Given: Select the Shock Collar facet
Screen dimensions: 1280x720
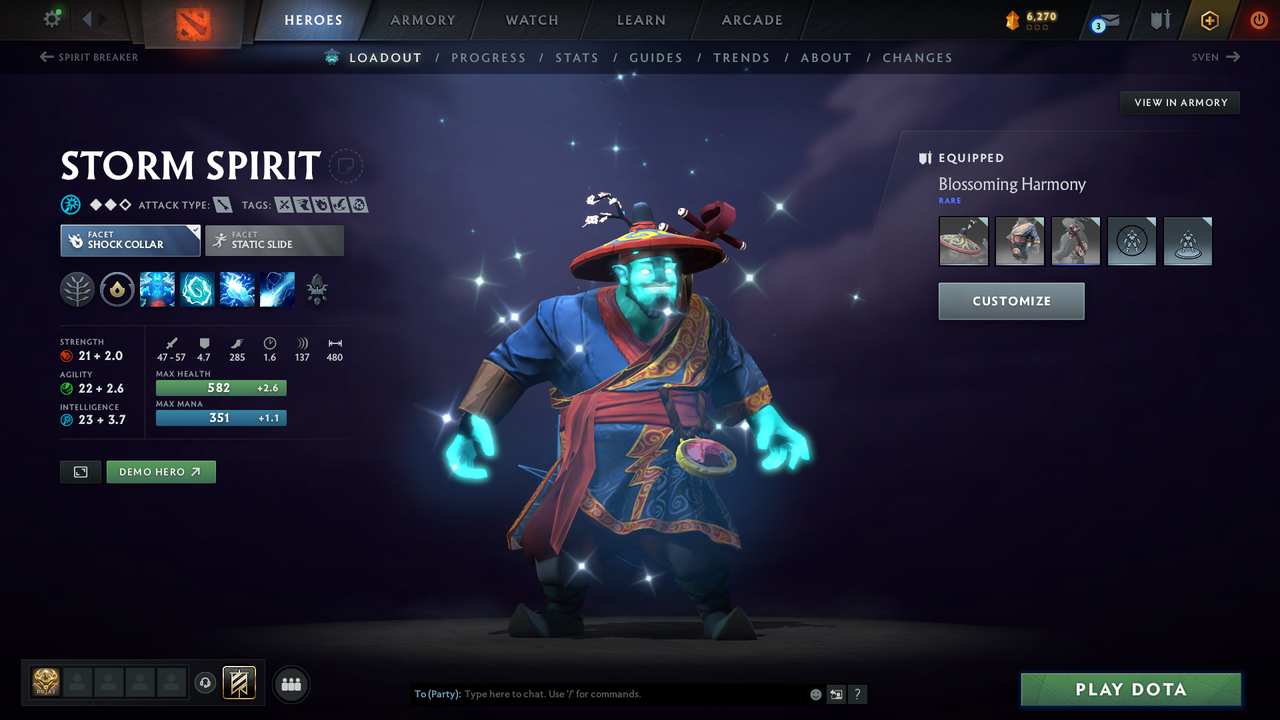Looking at the screenshot, I should point(130,240).
